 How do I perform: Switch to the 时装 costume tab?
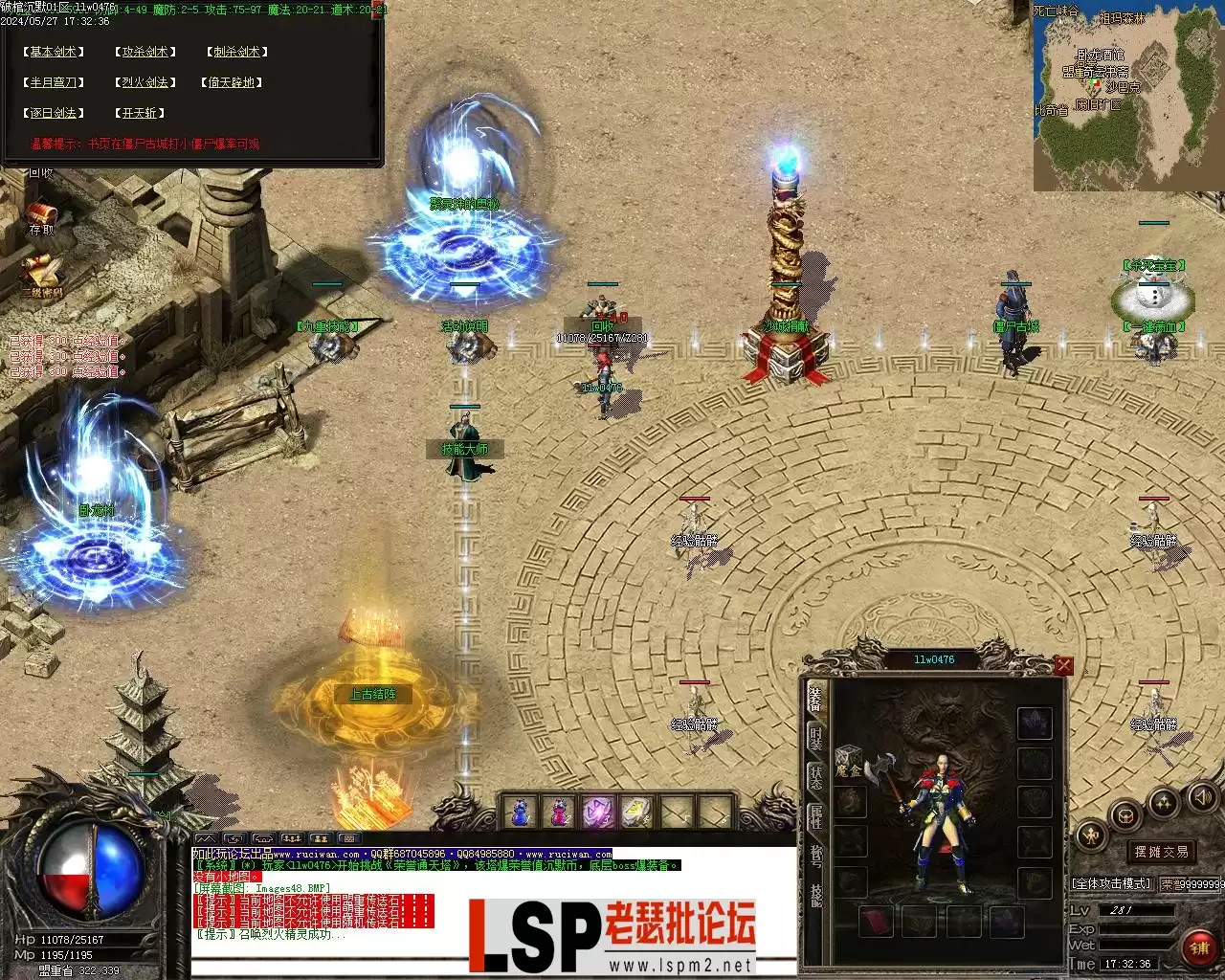coord(815,738)
